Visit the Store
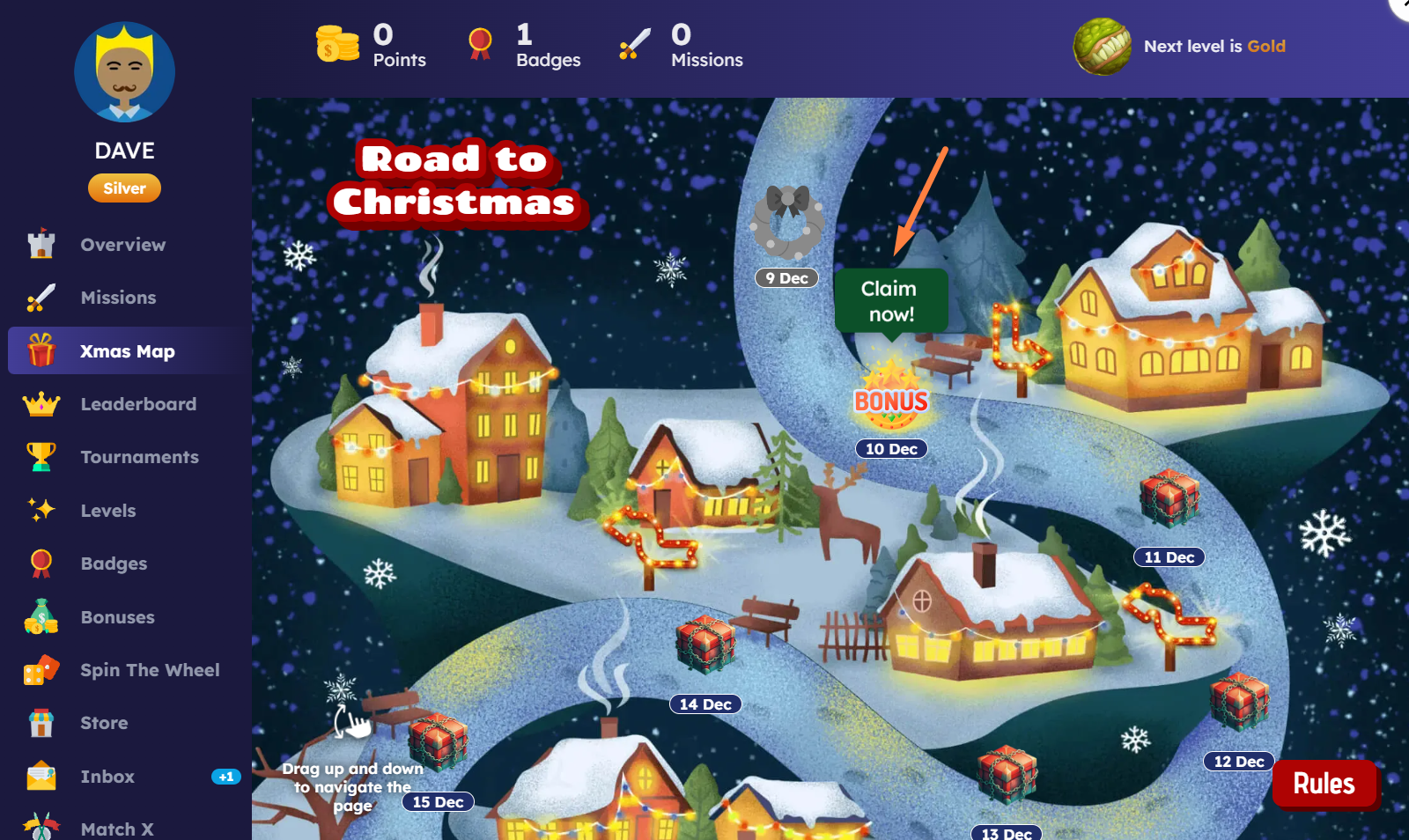Screen dimensions: 1409x840 click(x=104, y=723)
